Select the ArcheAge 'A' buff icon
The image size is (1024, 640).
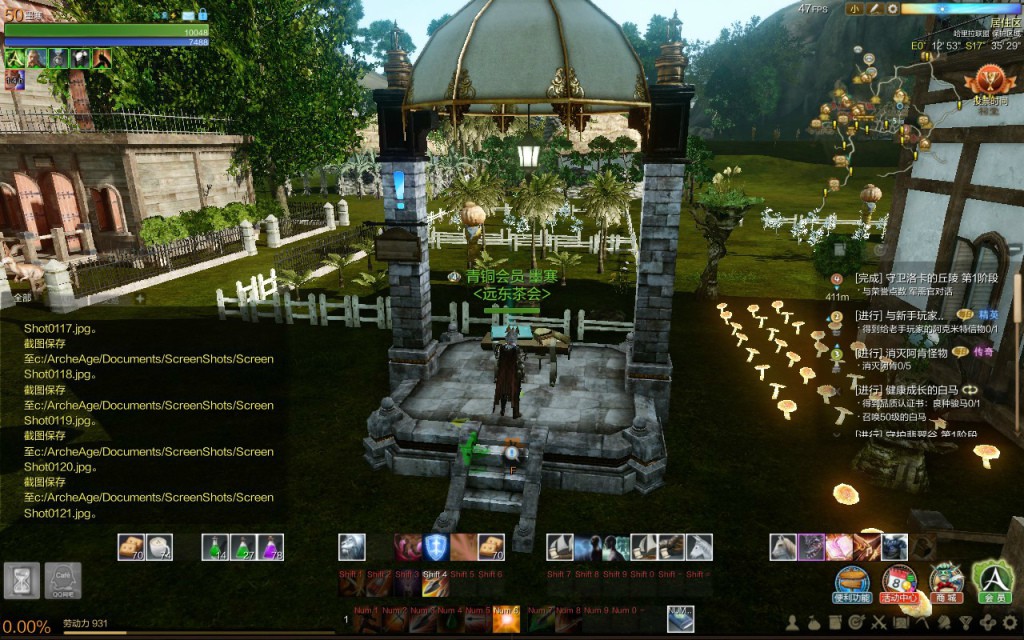tap(14, 58)
